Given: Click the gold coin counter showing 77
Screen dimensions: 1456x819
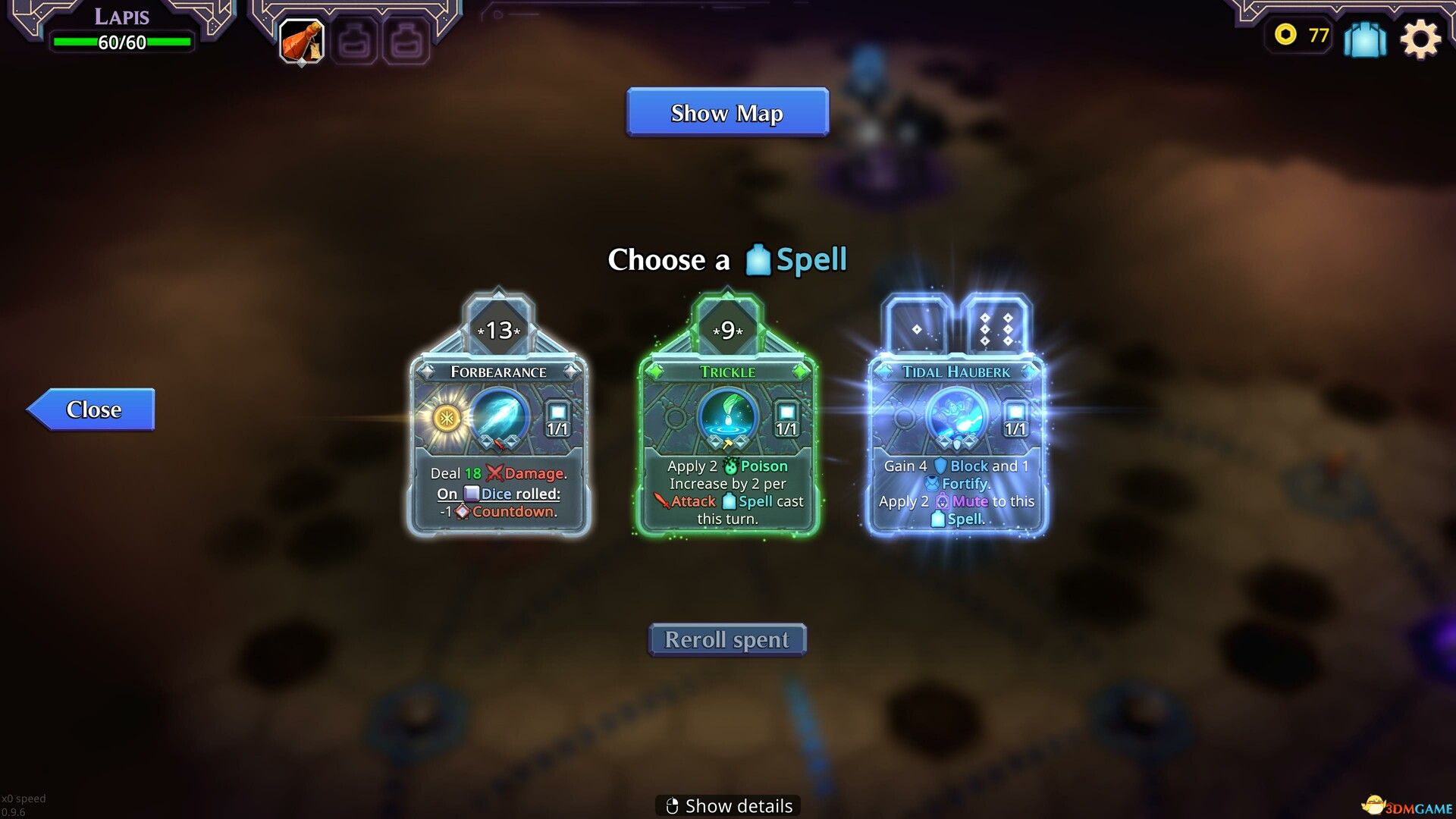Looking at the screenshot, I should [1299, 35].
